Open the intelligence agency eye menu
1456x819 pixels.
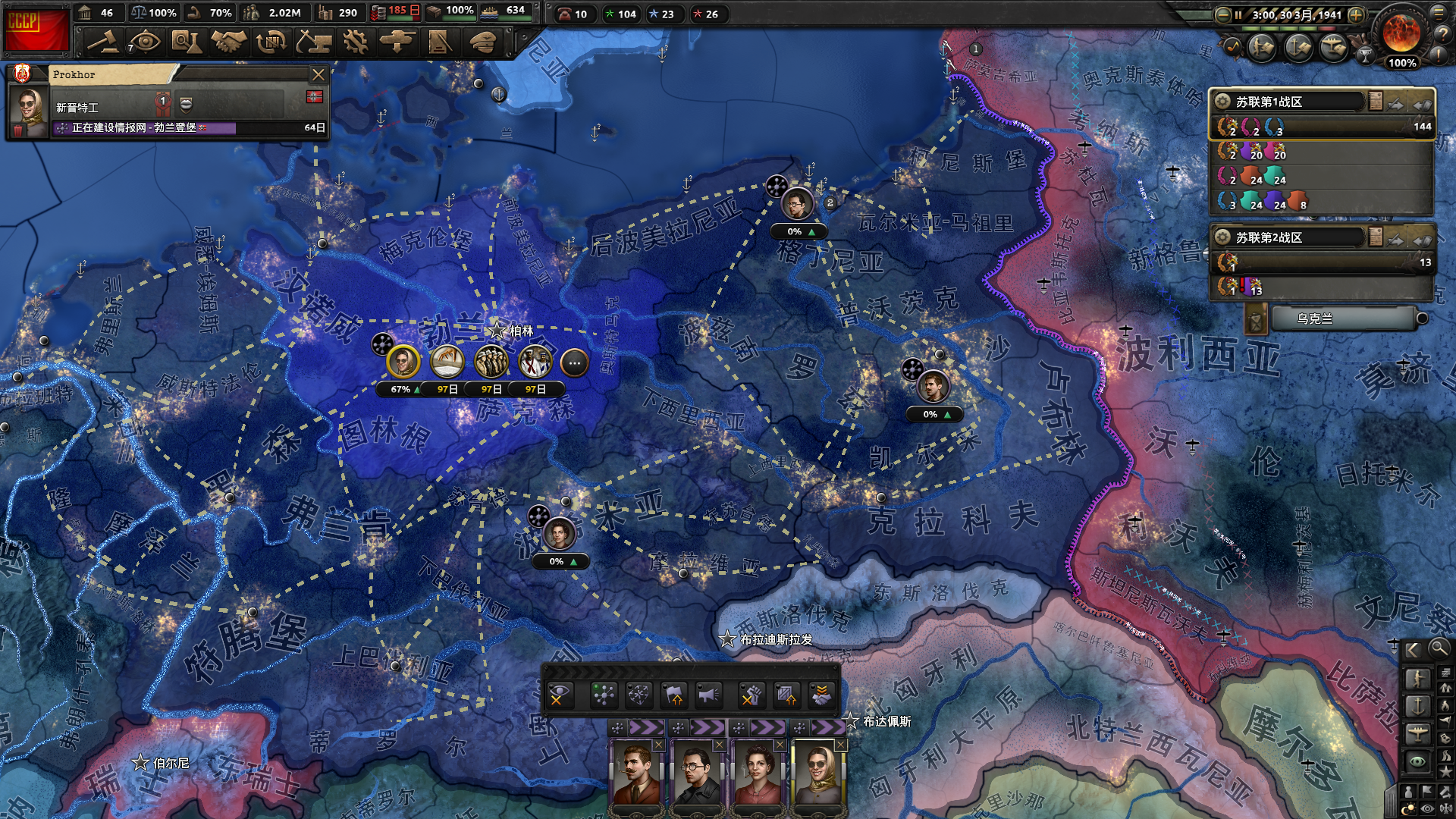[144, 42]
